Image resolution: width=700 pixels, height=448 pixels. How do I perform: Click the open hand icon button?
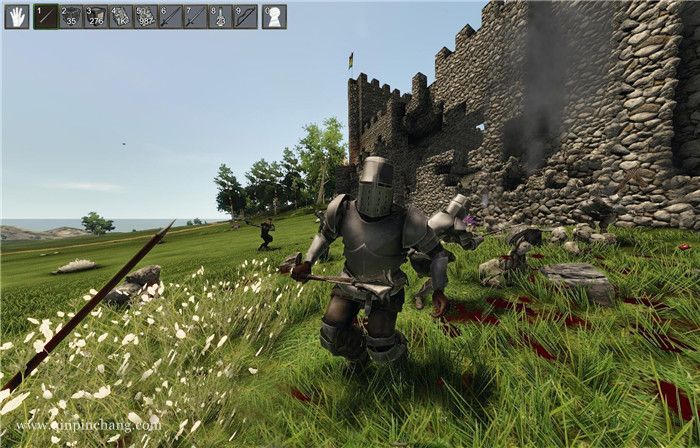16,16
